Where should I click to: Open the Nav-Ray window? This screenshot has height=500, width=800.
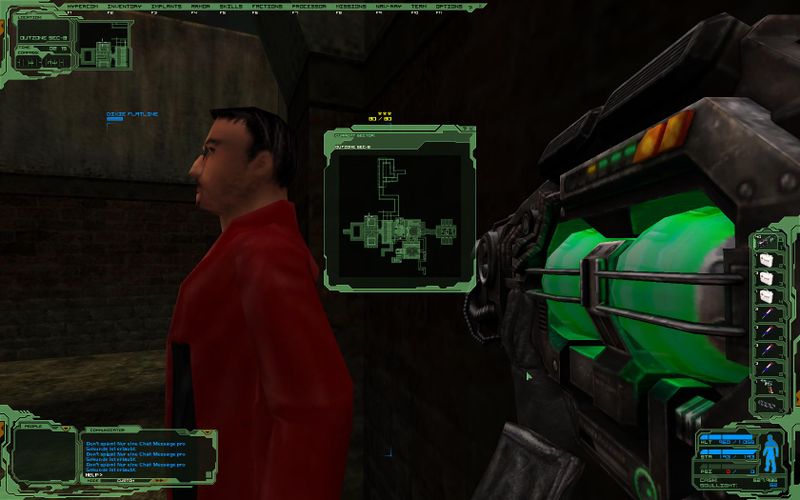tap(386, 7)
